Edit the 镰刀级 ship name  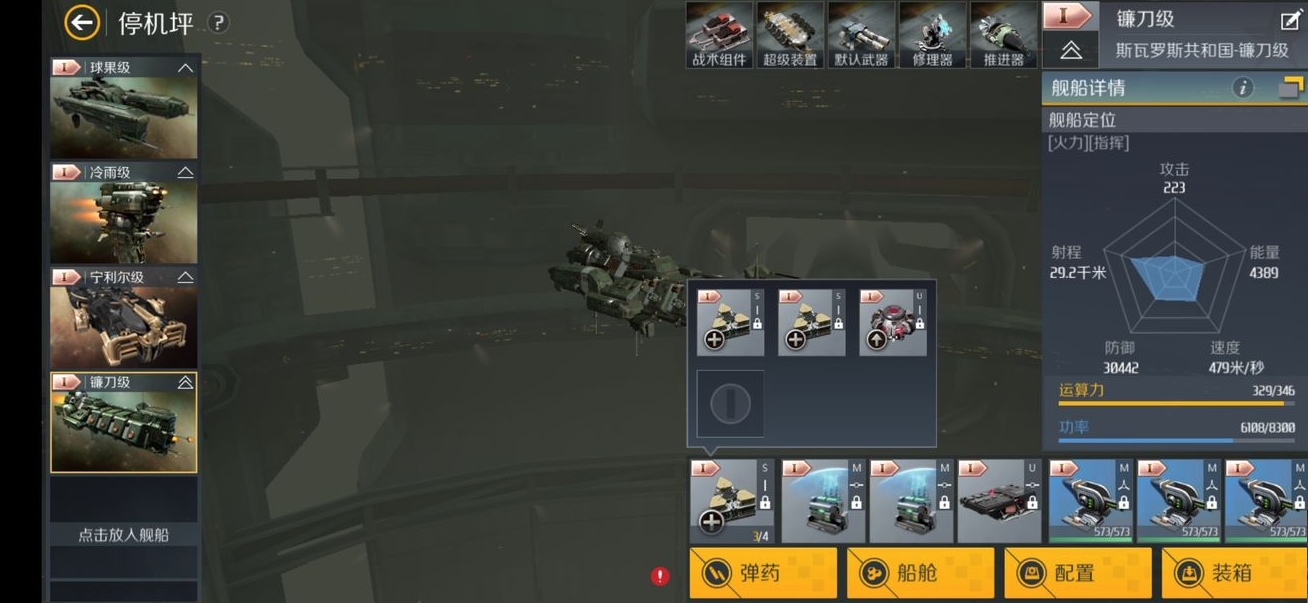tap(1288, 19)
